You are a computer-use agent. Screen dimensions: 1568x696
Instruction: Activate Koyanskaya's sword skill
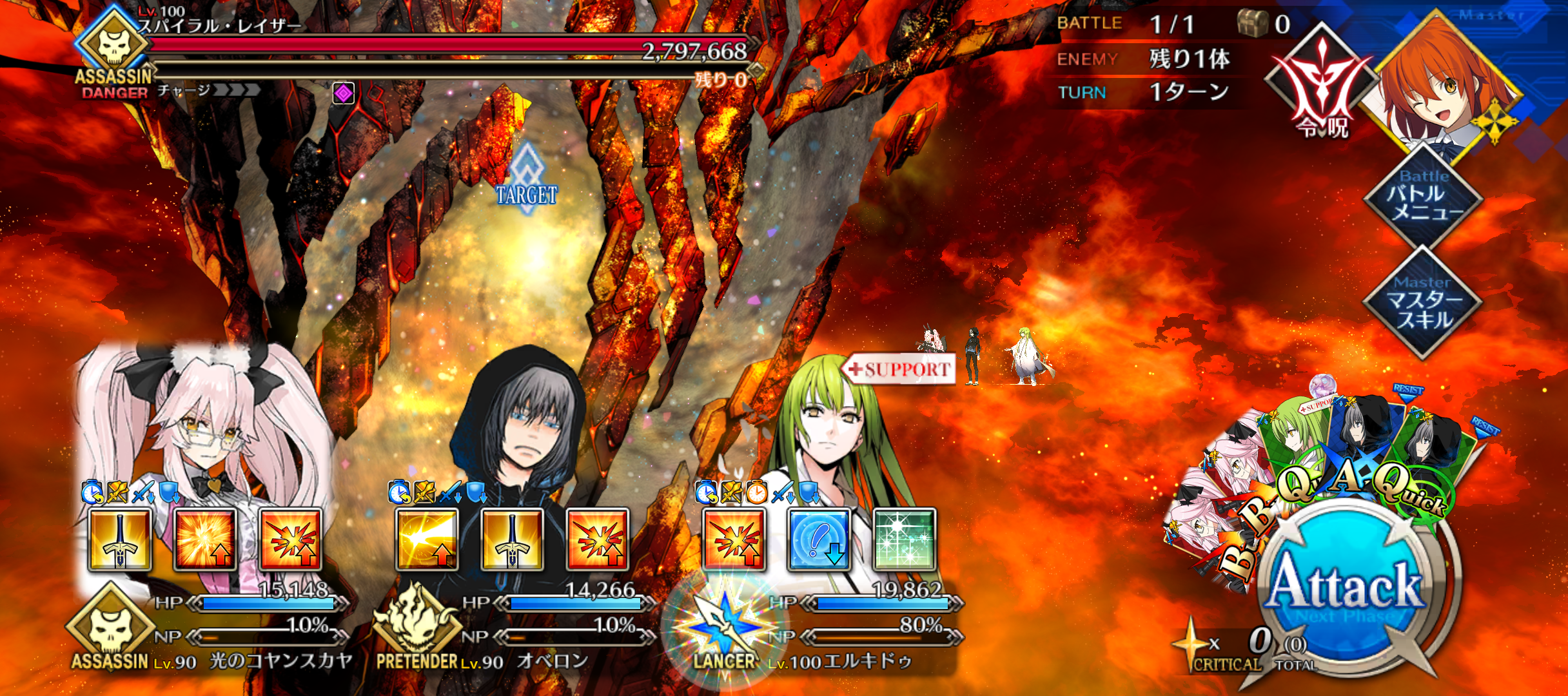click(120, 539)
